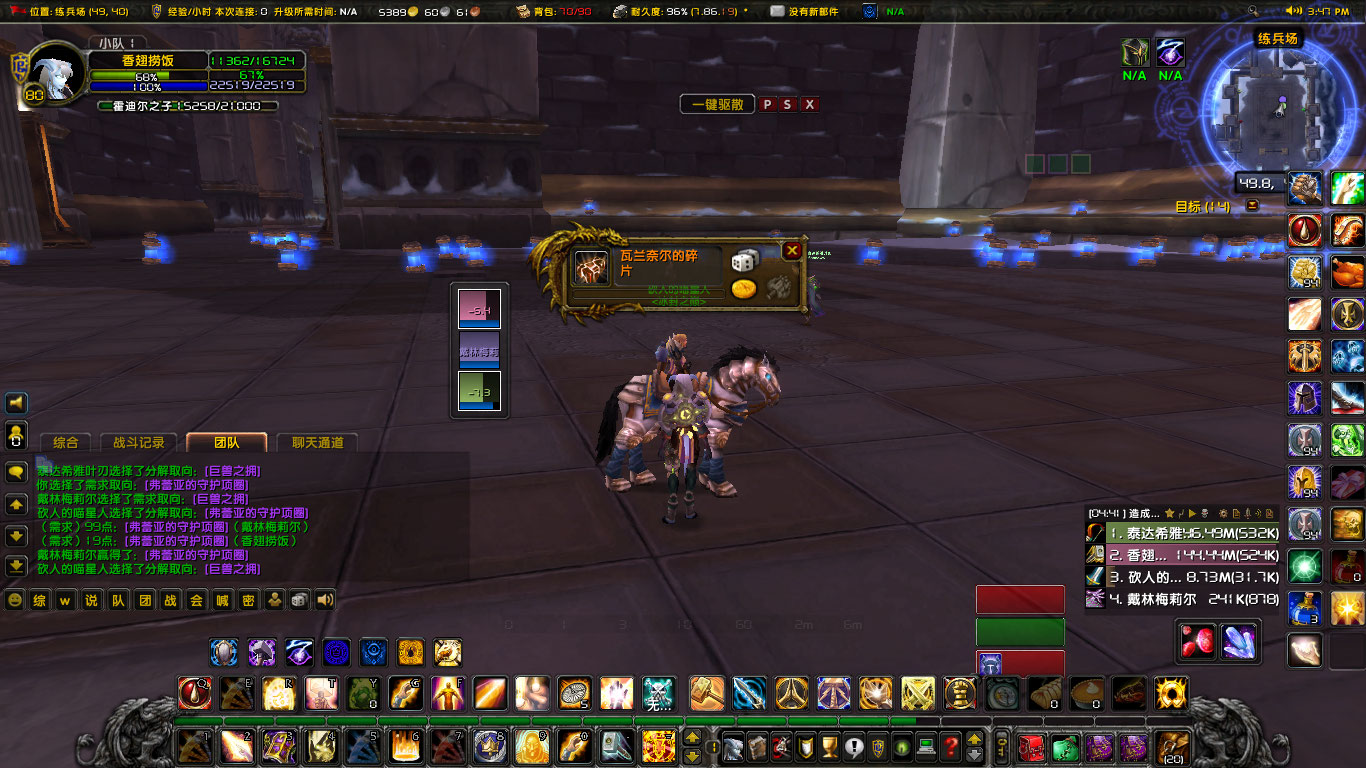Screen dimensions: 1366x768
Task: Switch to the 战斗记录 combat log tab
Action: pyautogui.click(x=139, y=442)
